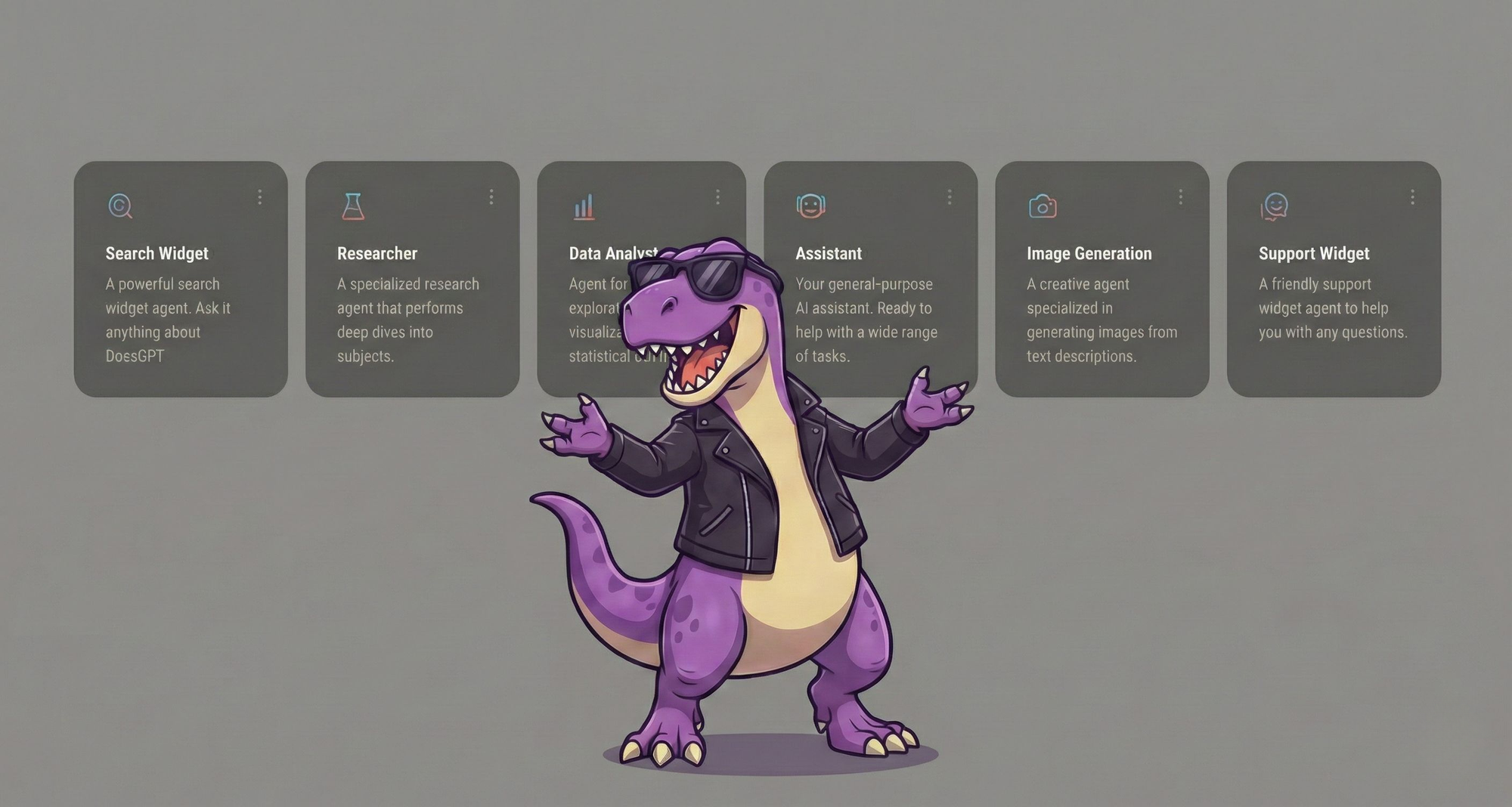Image resolution: width=1512 pixels, height=807 pixels.
Task: Select the Assistant card title
Action: click(x=829, y=254)
